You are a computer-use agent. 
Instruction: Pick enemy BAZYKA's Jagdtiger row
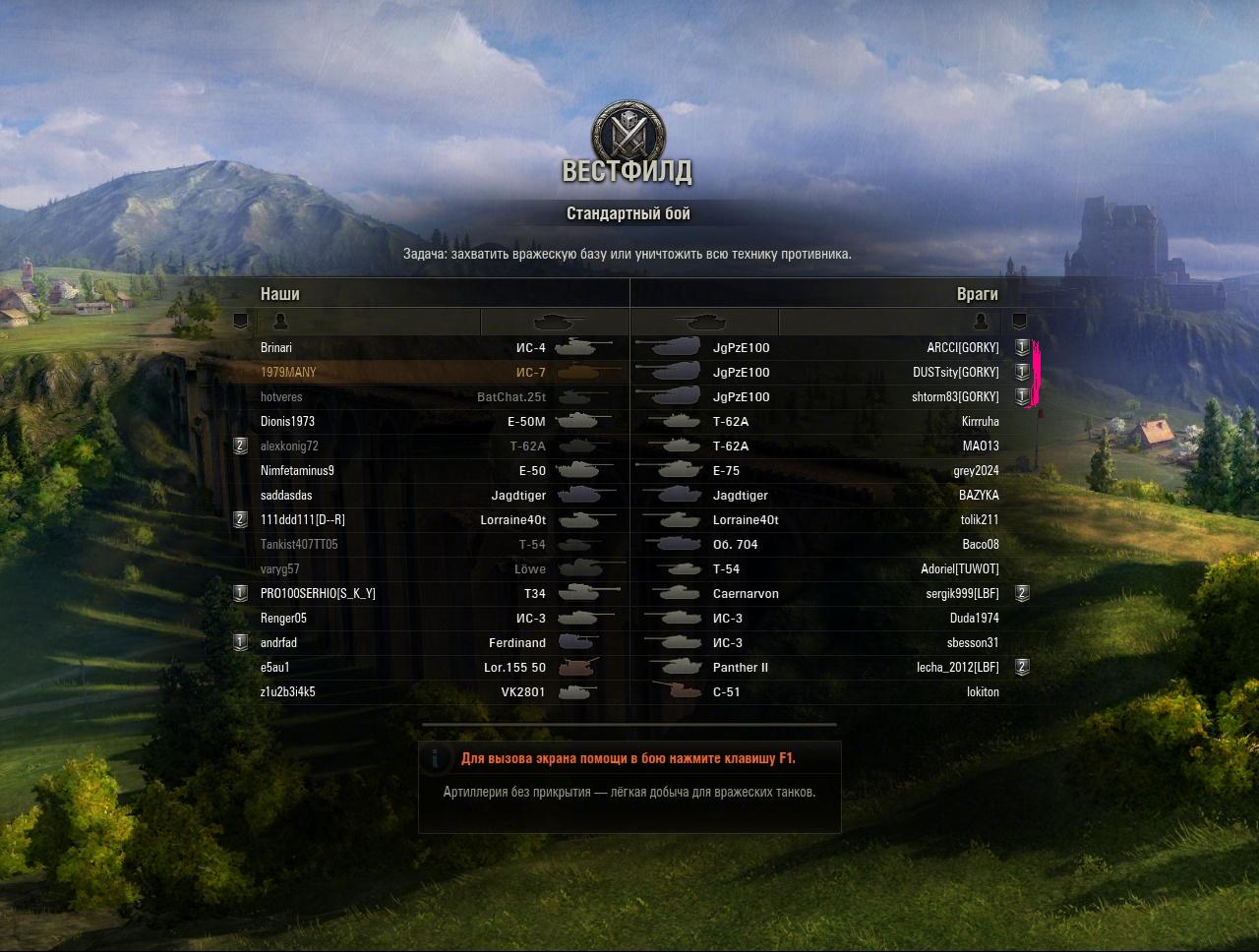pos(979,496)
